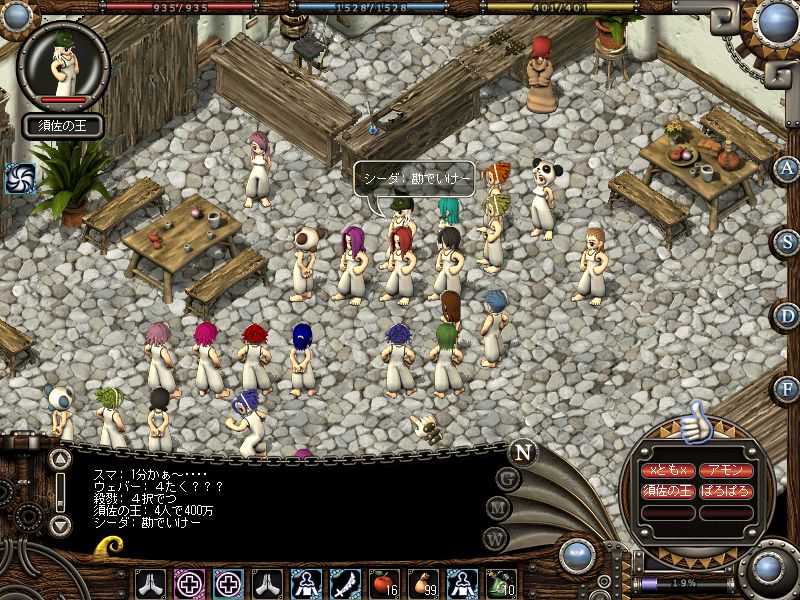Screen dimensions: 800x600
Task: Click the thumbs-up party icon
Action: pyautogui.click(x=696, y=422)
